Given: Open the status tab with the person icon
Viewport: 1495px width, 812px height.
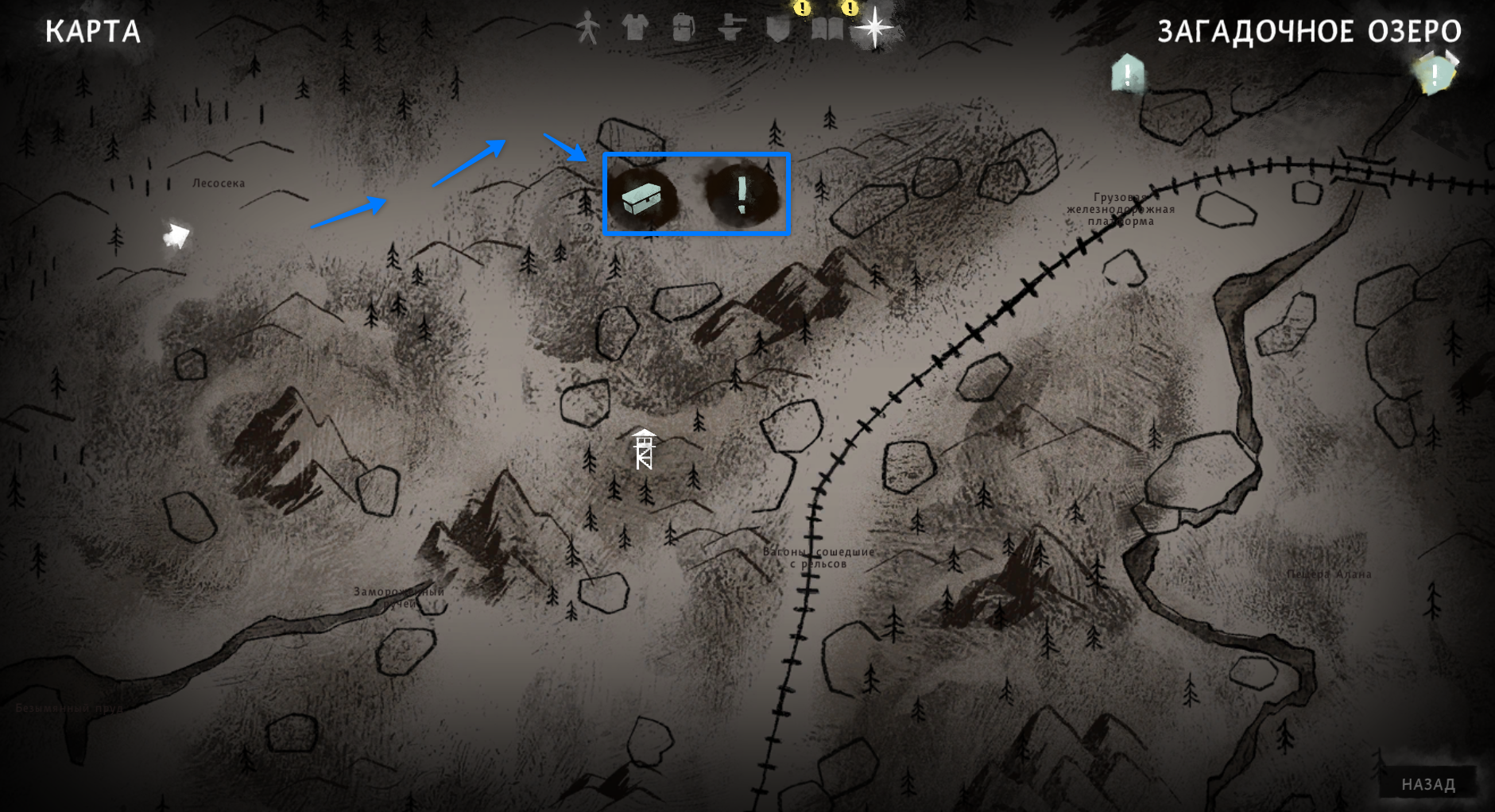Looking at the screenshot, I should coord(587,29).
